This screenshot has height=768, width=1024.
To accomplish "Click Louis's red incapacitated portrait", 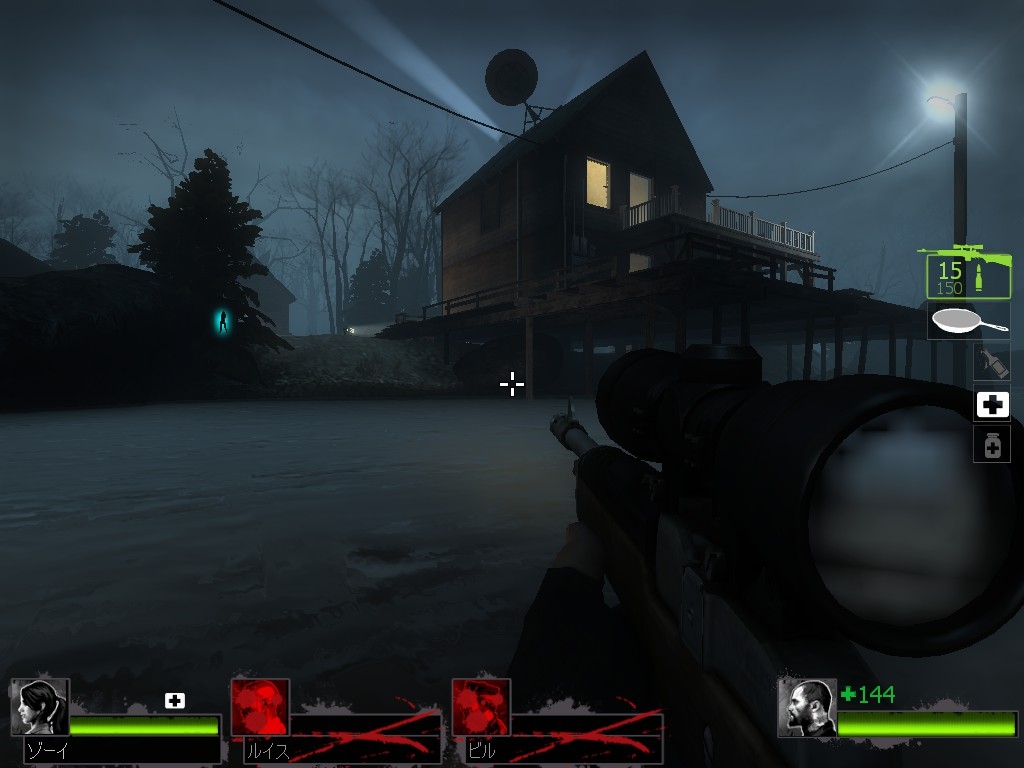I will pyautogui.click(x=260, y=707).
